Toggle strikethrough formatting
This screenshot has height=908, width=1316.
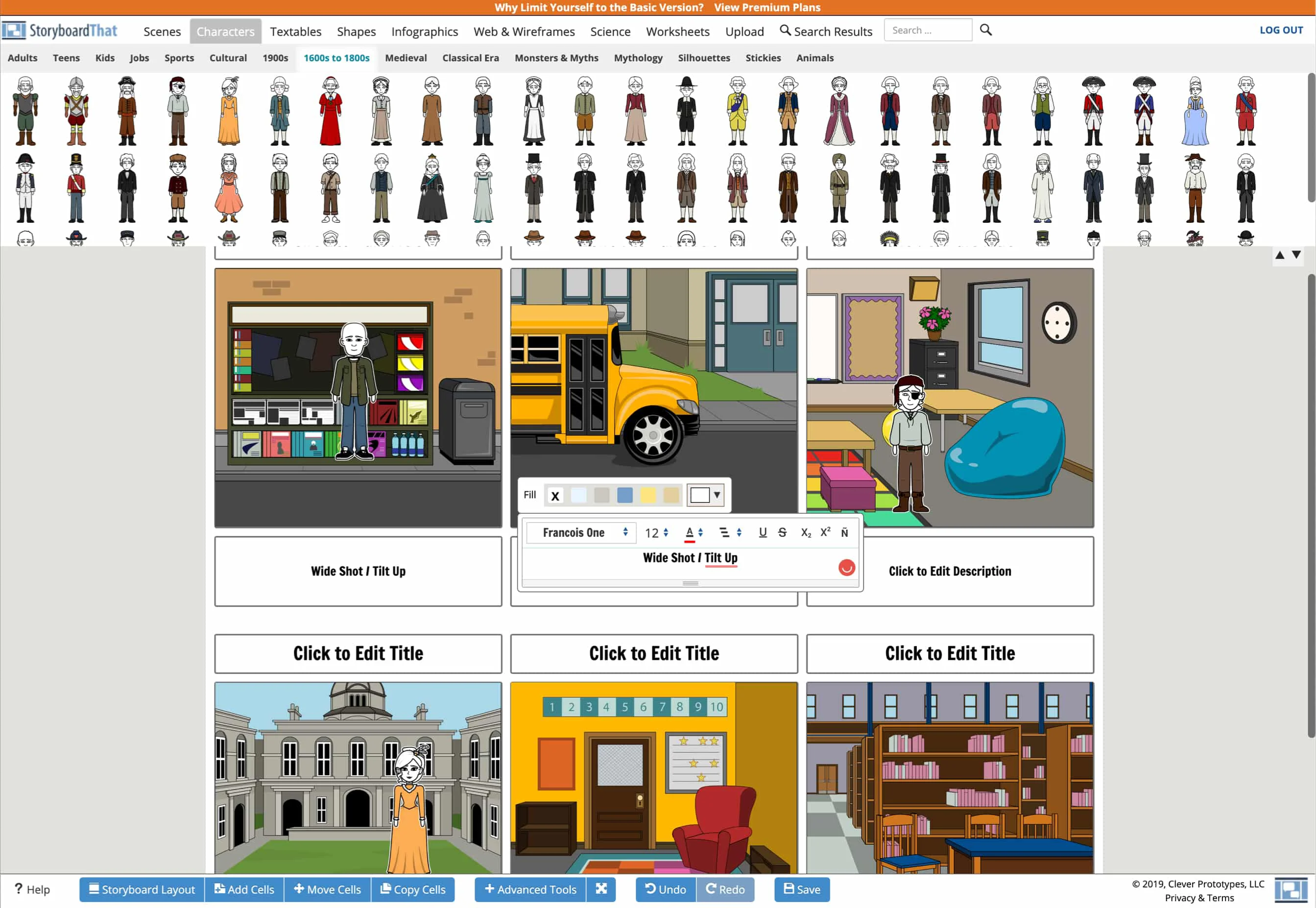pyautogui.click(x=783, y=532)
